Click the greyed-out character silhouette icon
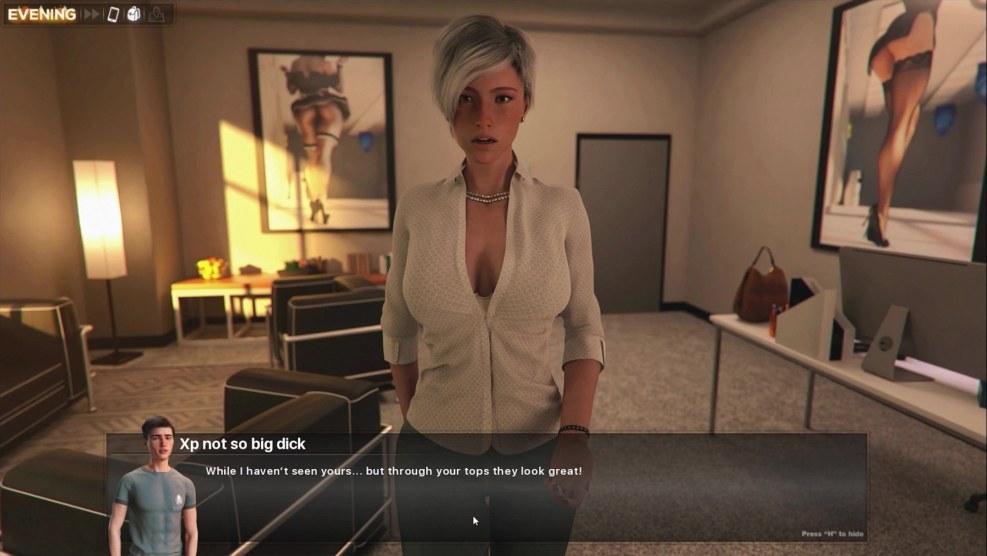The height and width of the screenshot is (556, 987). click(x=157, y=14)
